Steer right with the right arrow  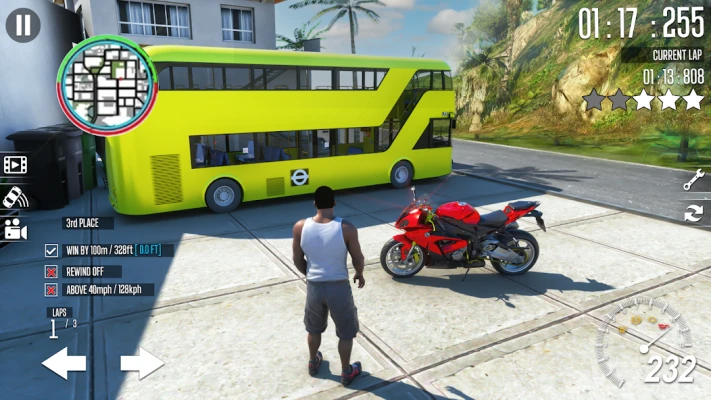[x=142, y=363]
